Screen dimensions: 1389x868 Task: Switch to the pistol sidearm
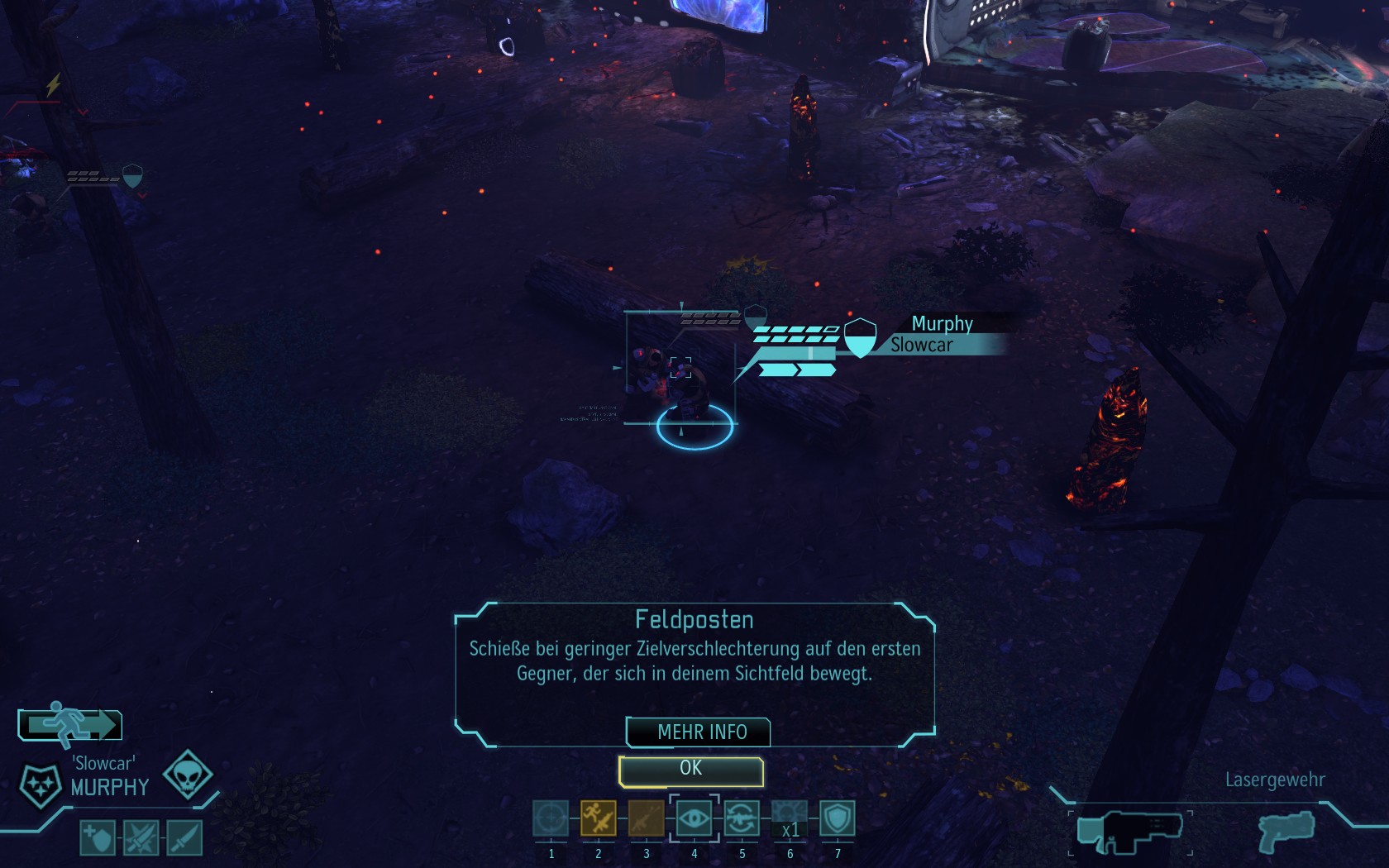click(1286, 830)
